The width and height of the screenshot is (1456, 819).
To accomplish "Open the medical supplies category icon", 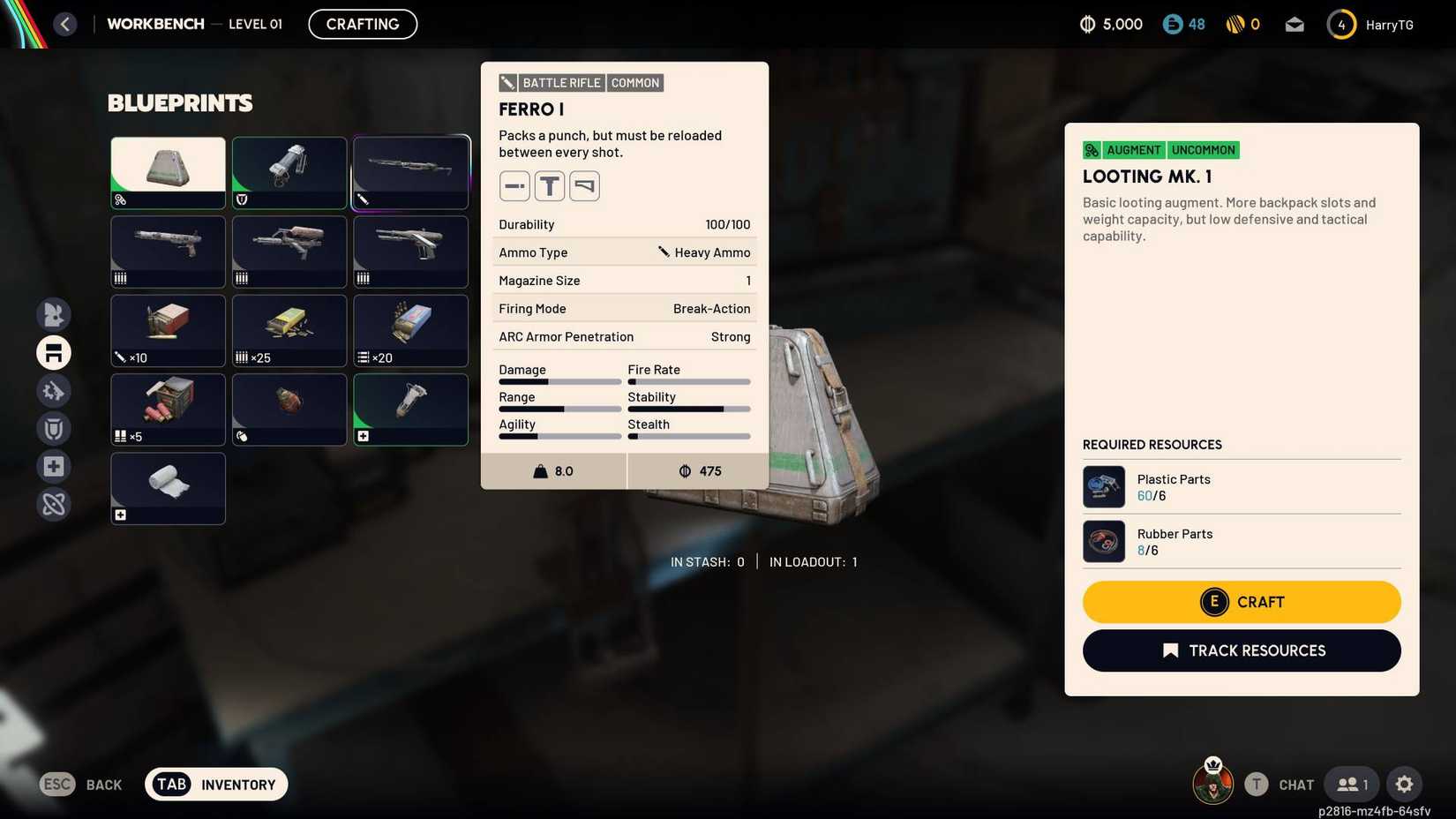I will click(x=53, y=466).
